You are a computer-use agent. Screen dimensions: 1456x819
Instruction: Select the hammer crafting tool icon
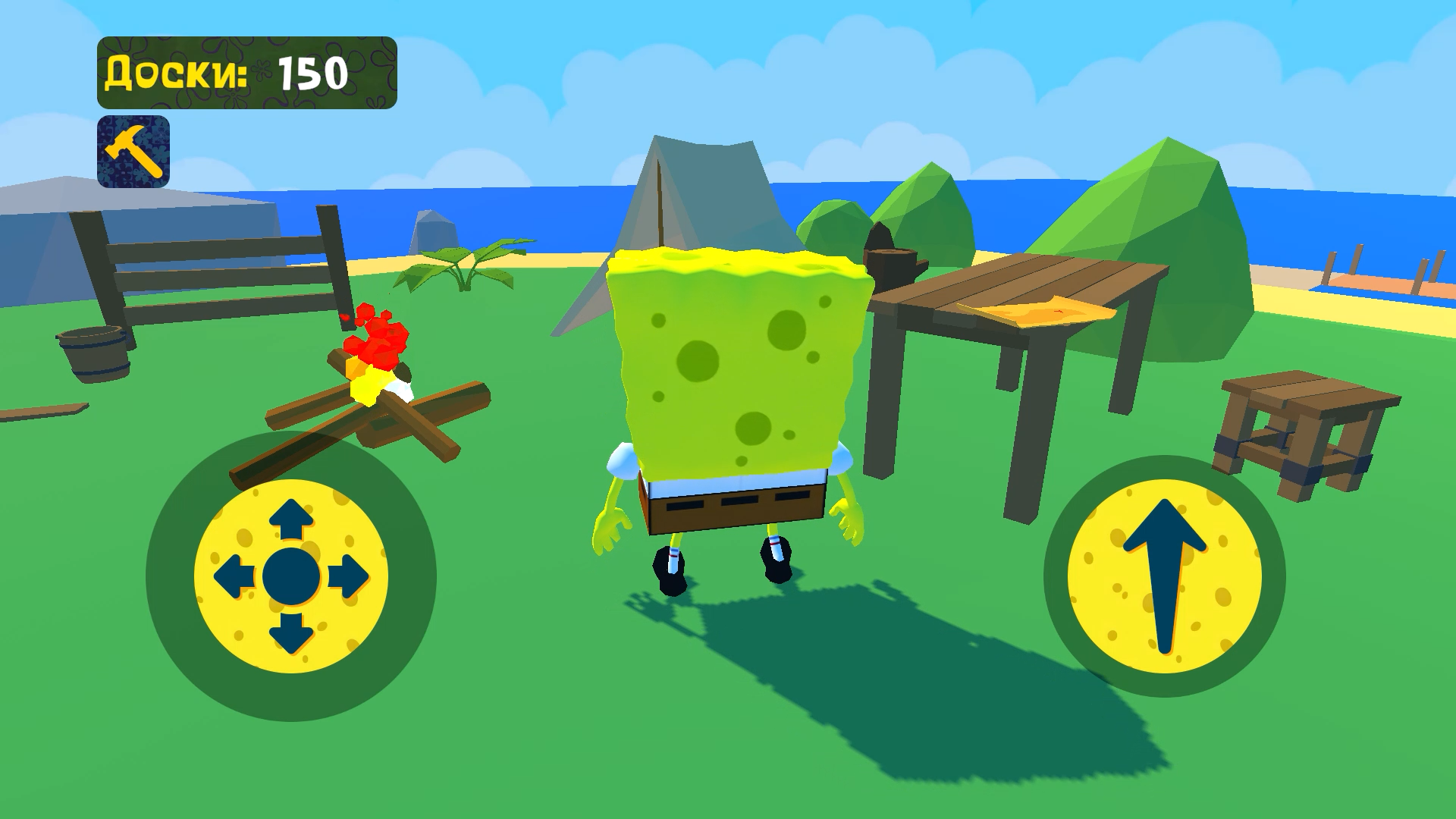click(x=133, y=150)
